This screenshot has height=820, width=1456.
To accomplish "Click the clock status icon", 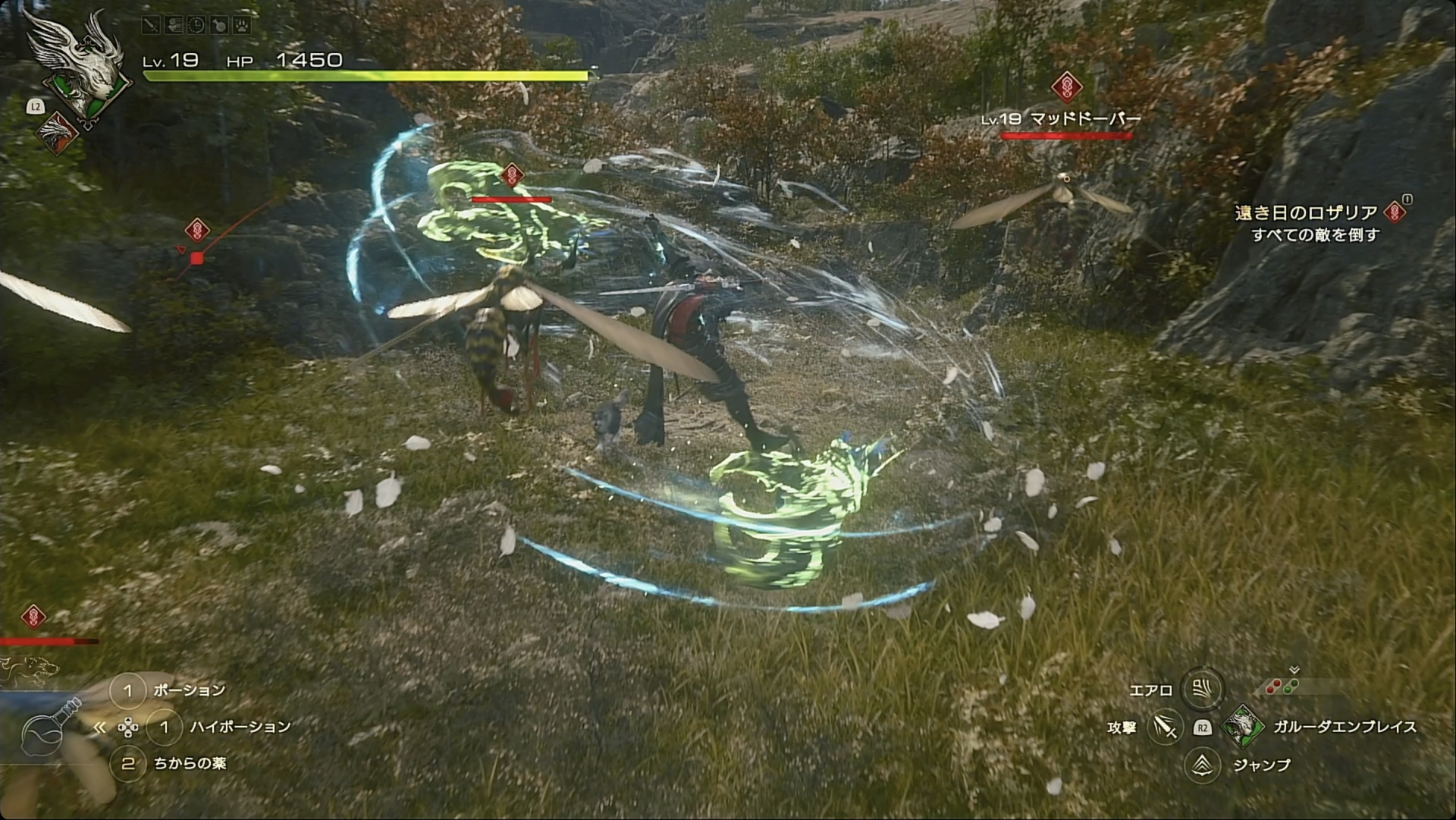I will 196,25.
